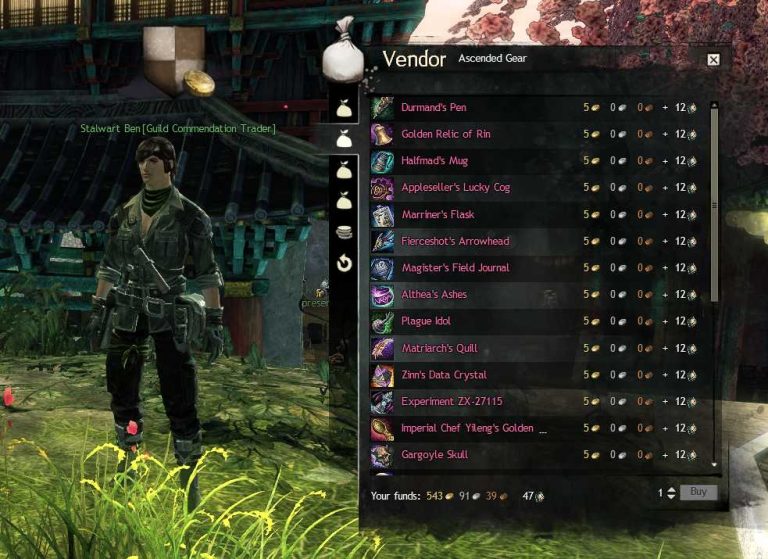The height and width of the screenshot is (559, 768).
Task: Choose the Golden Relic of Rin item
Action: (445, 134)
